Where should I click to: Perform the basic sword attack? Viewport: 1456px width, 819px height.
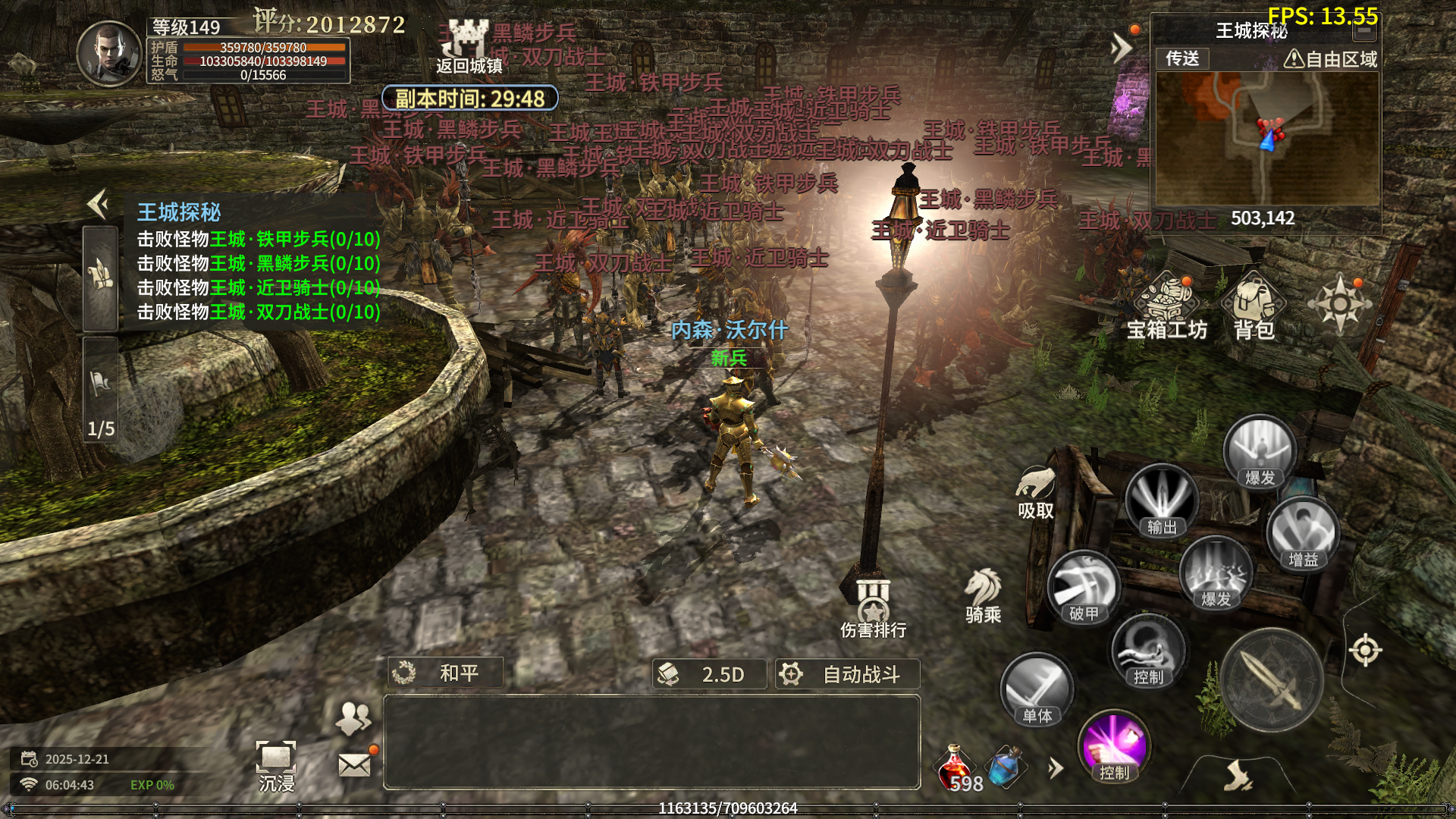pos(1272,680)
